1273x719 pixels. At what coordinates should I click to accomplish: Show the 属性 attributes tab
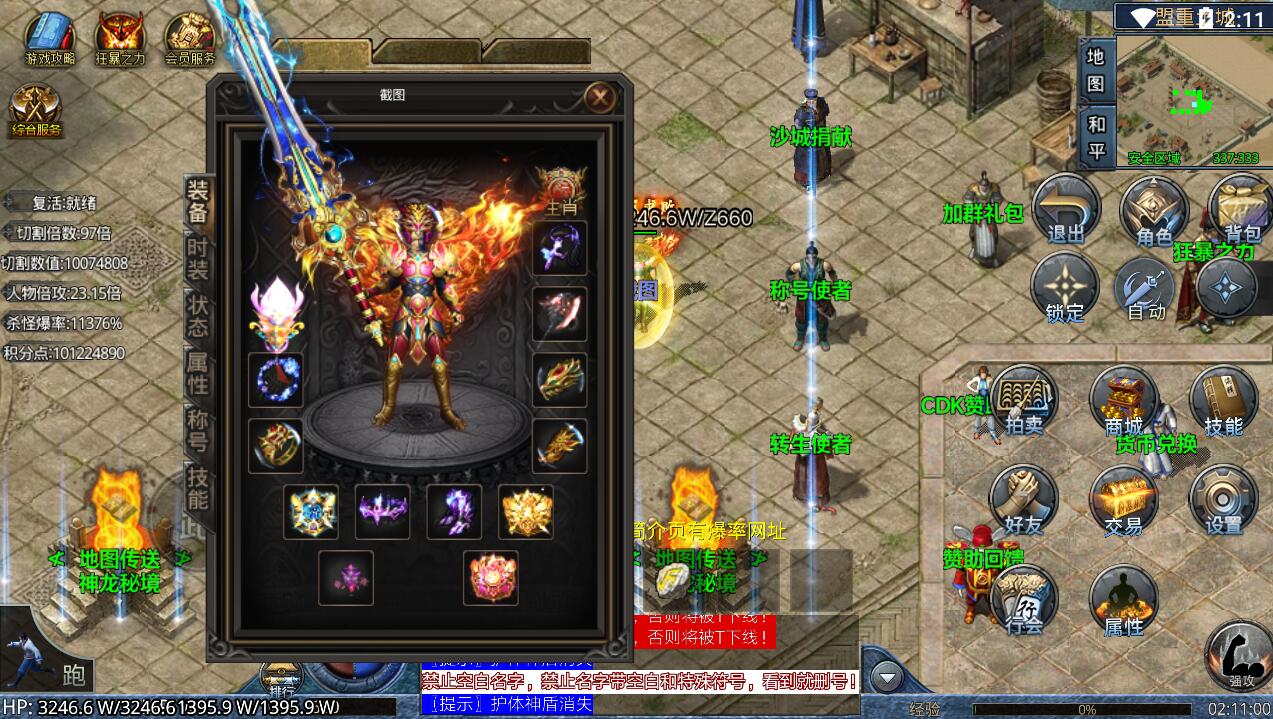click(198, 371)
